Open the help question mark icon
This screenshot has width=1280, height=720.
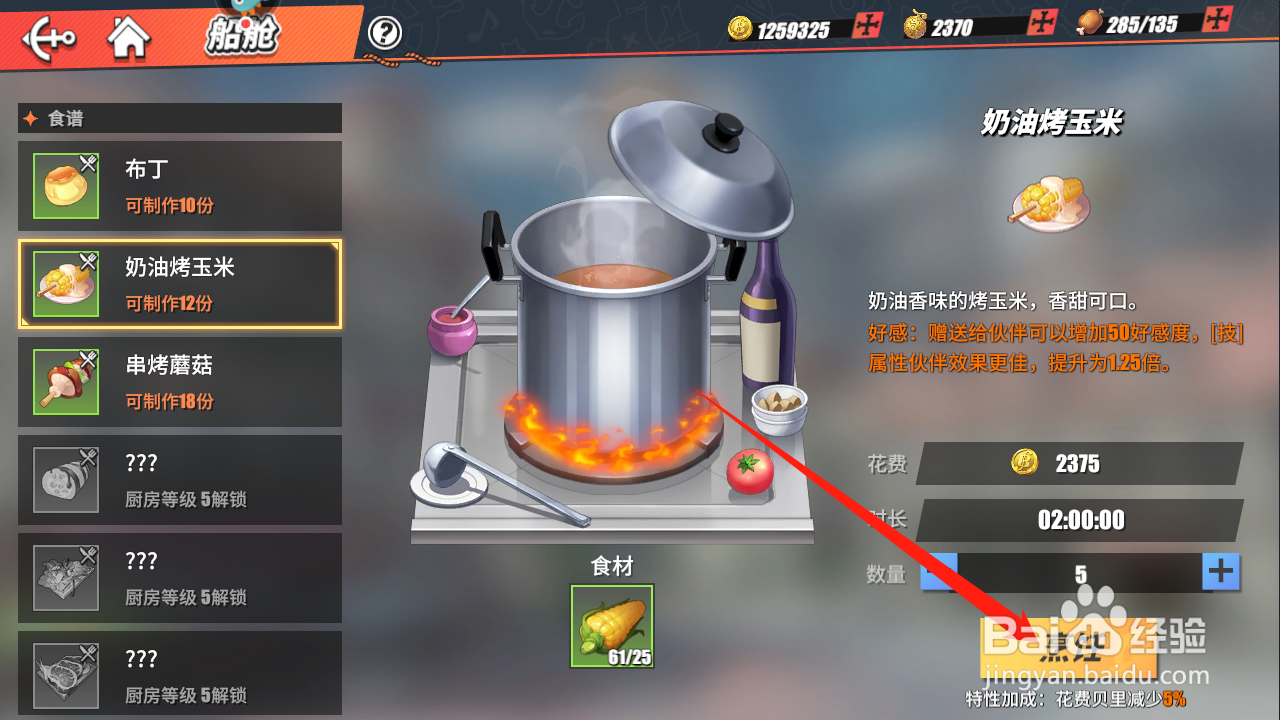(x=384, y=32)
